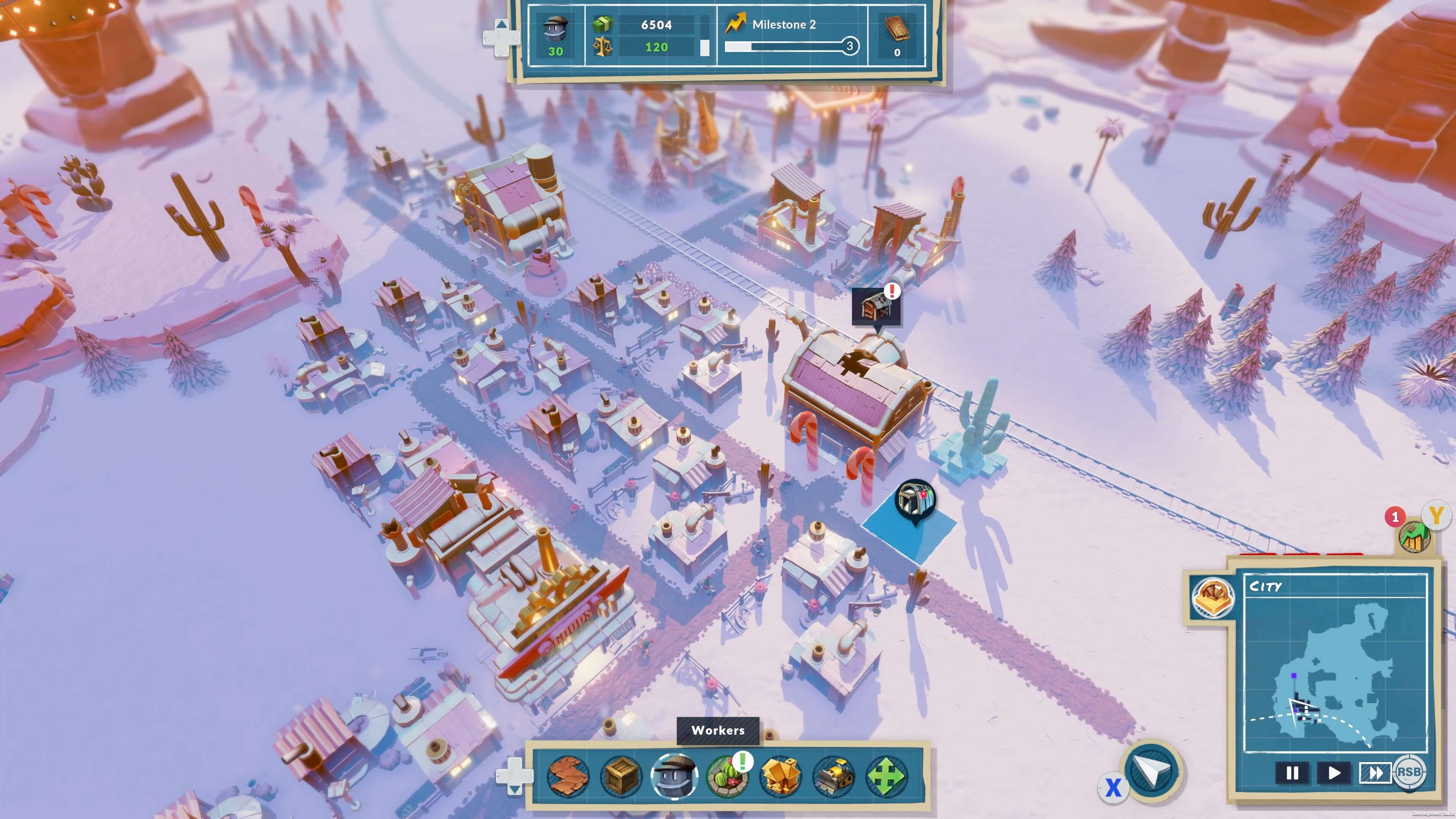Select the wooden crate build category
1456x819 pixels.
(x=621, y=777)
